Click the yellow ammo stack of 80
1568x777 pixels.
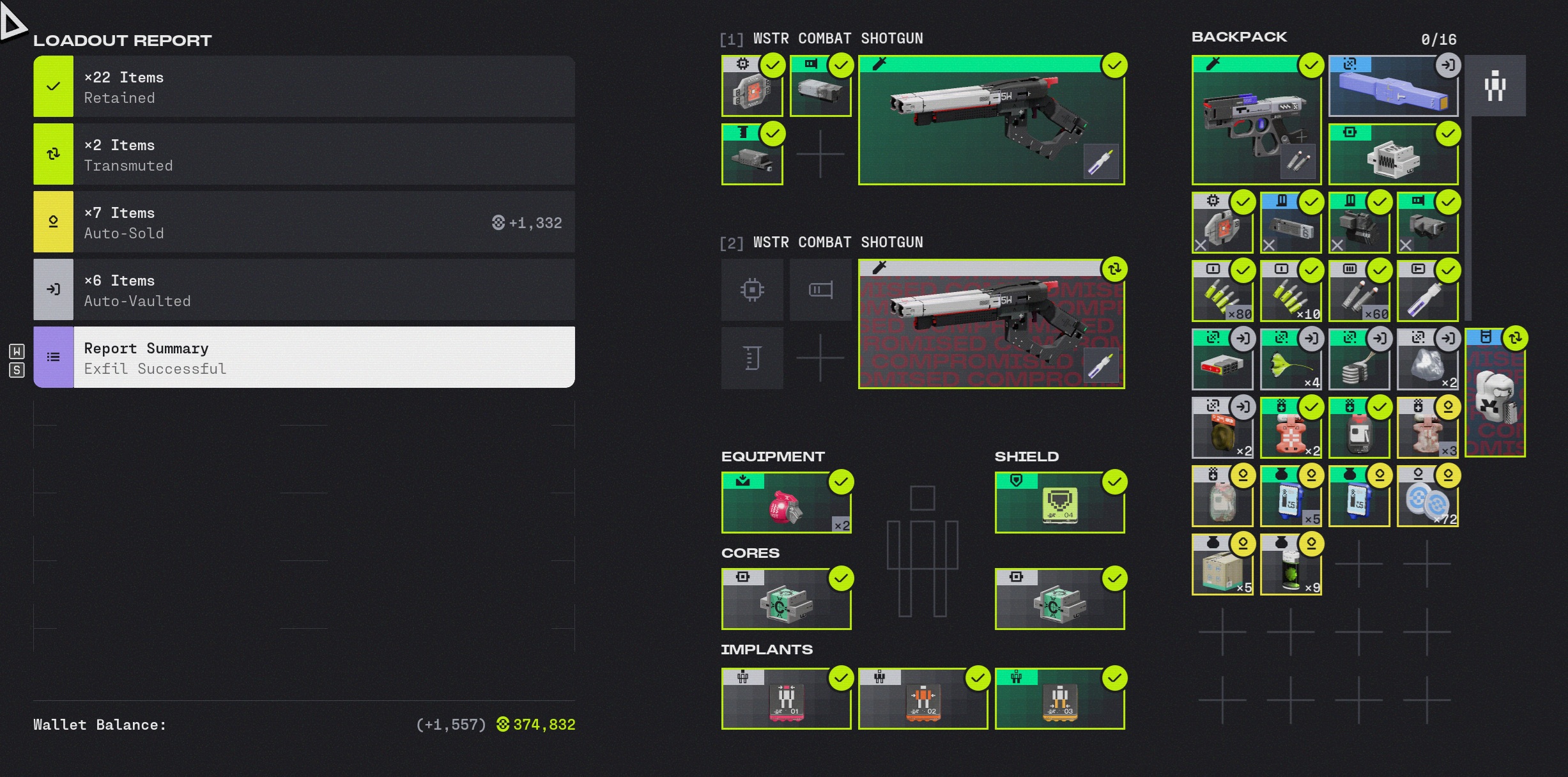tap(1222, 291)
